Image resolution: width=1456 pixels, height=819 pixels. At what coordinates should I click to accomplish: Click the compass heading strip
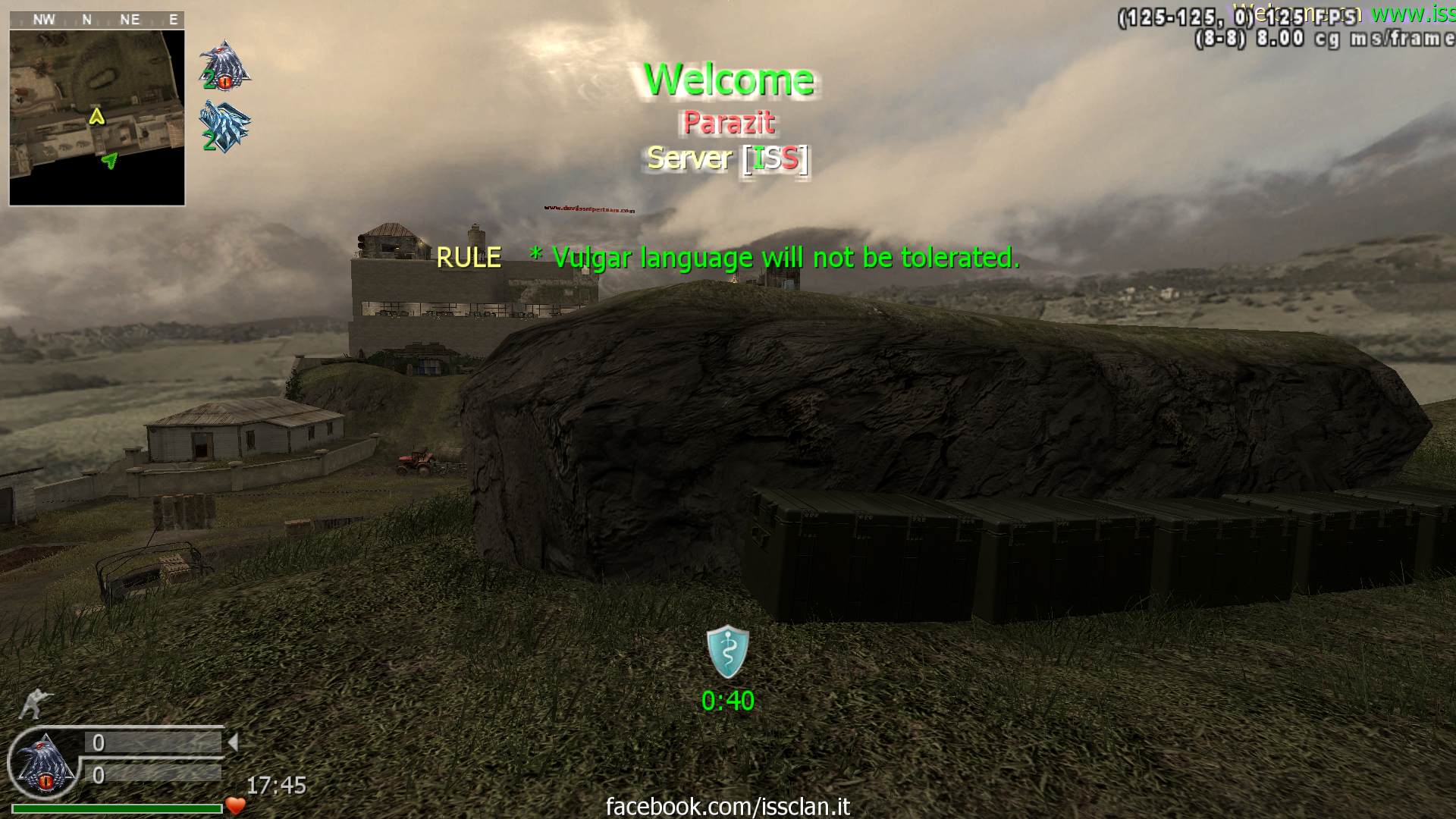coord(97,20)
